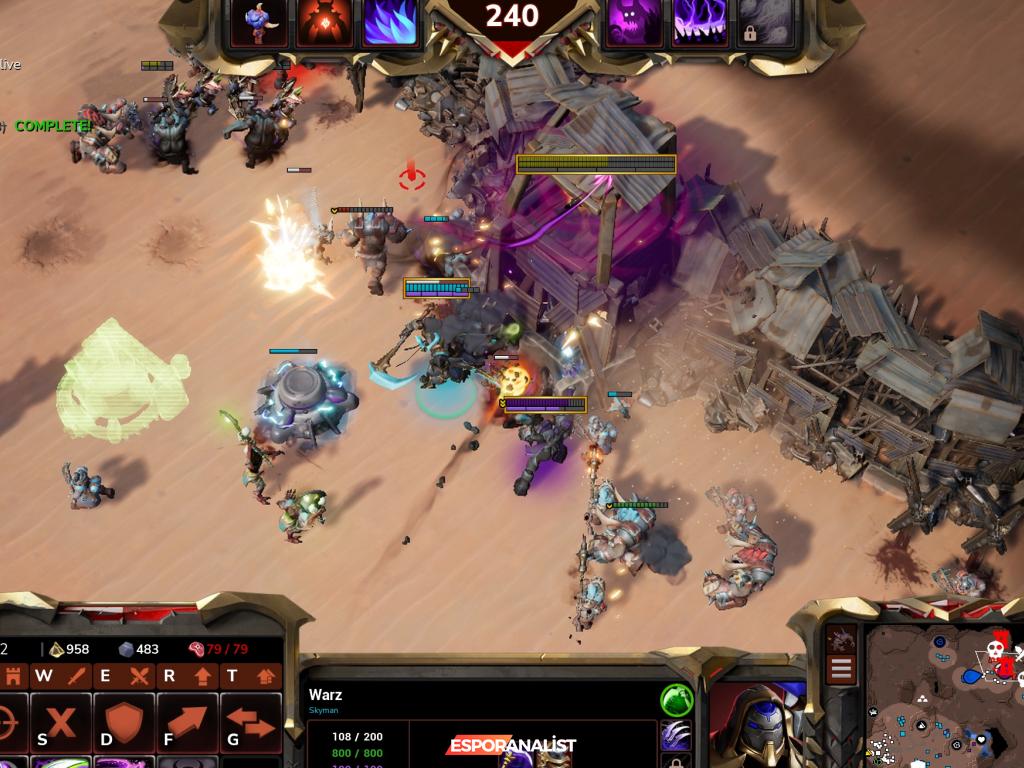Issue the Stop command (X icon)
Viewport: 1024px width, 768px height.
click(x=61, y=722)
